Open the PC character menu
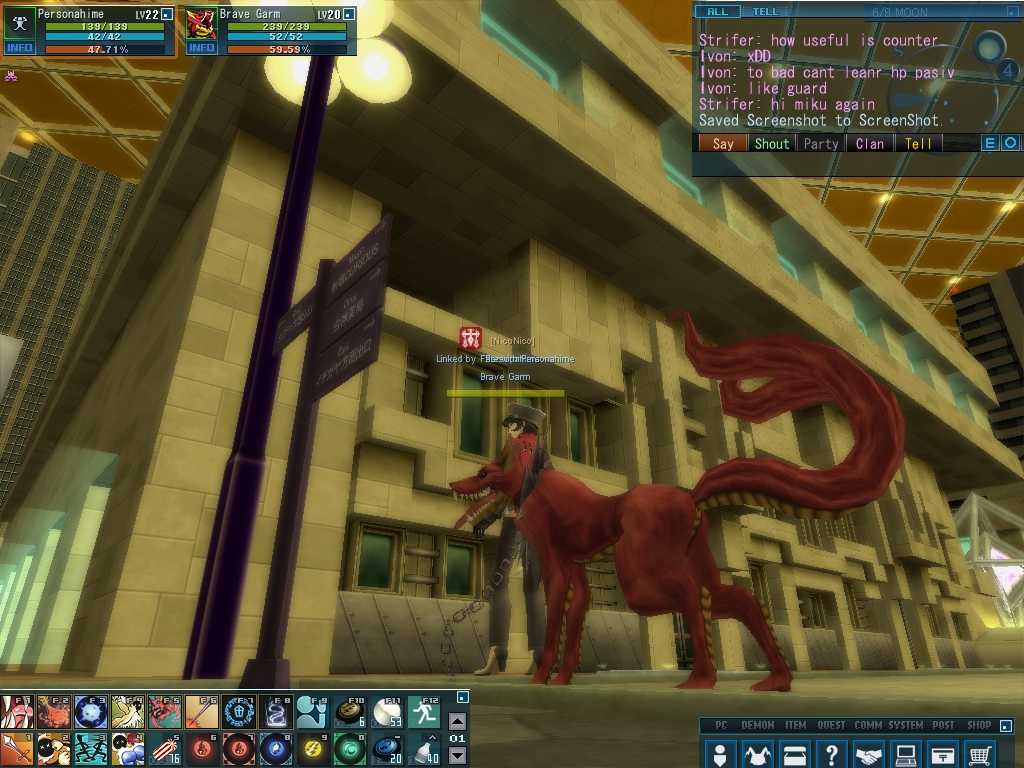The height and width of the screenshot is (768, 1024). (720, 754)
